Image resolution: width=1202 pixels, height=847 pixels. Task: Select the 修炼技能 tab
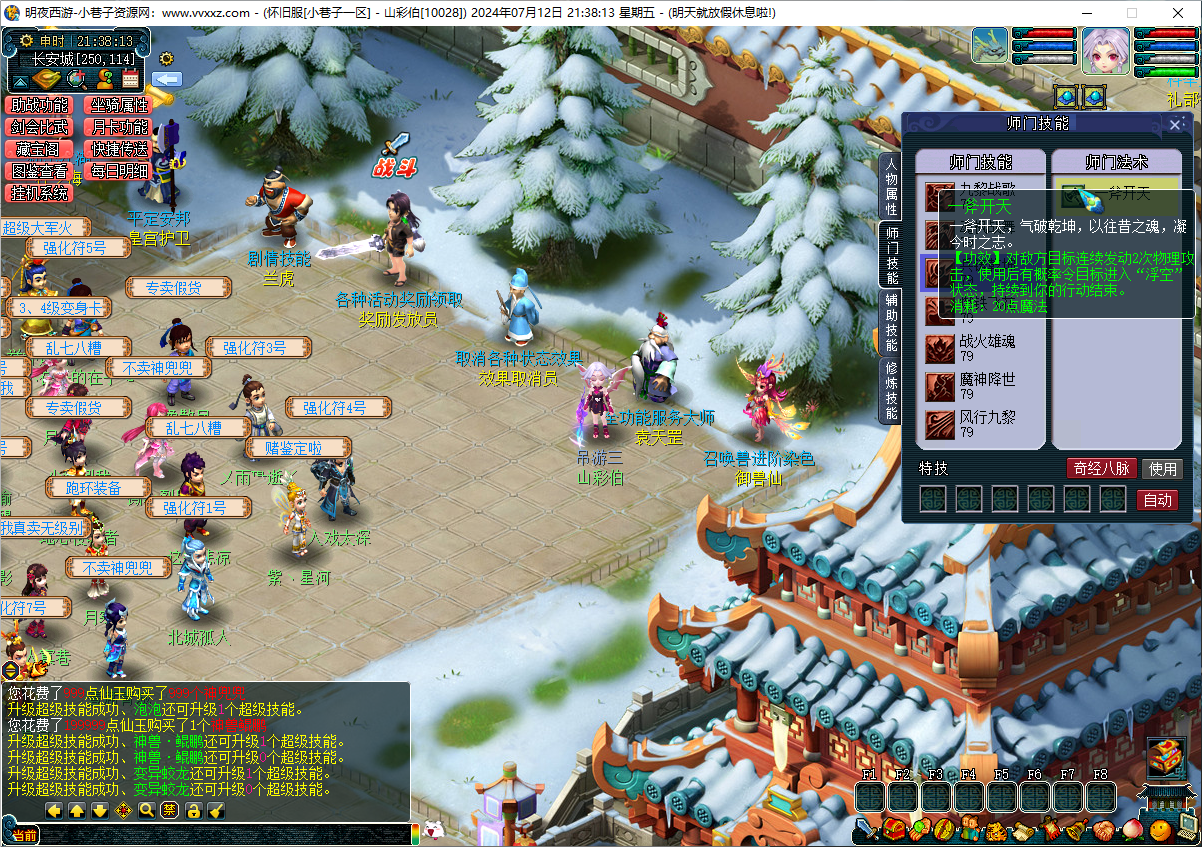coord(890,391)
